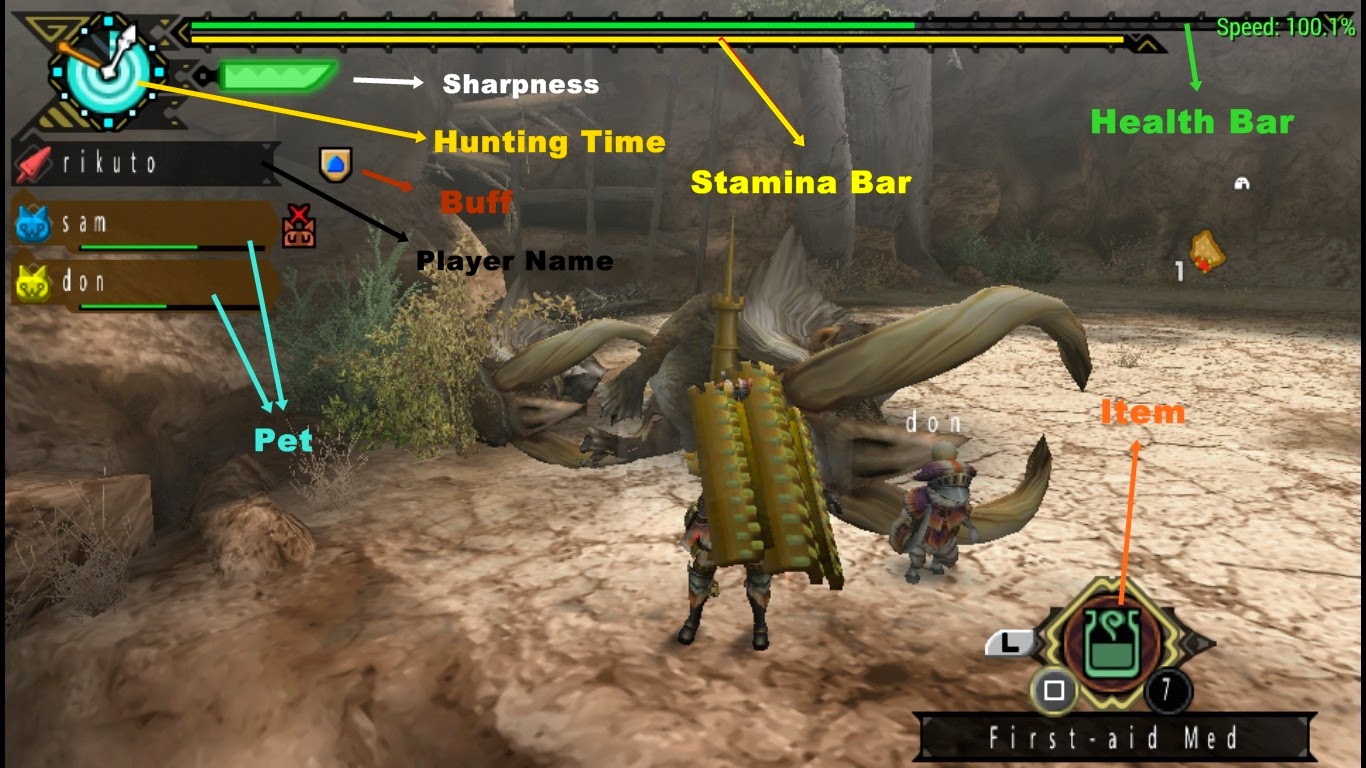Click the red whetstone icon beside rikuto's name

[33, 164]
